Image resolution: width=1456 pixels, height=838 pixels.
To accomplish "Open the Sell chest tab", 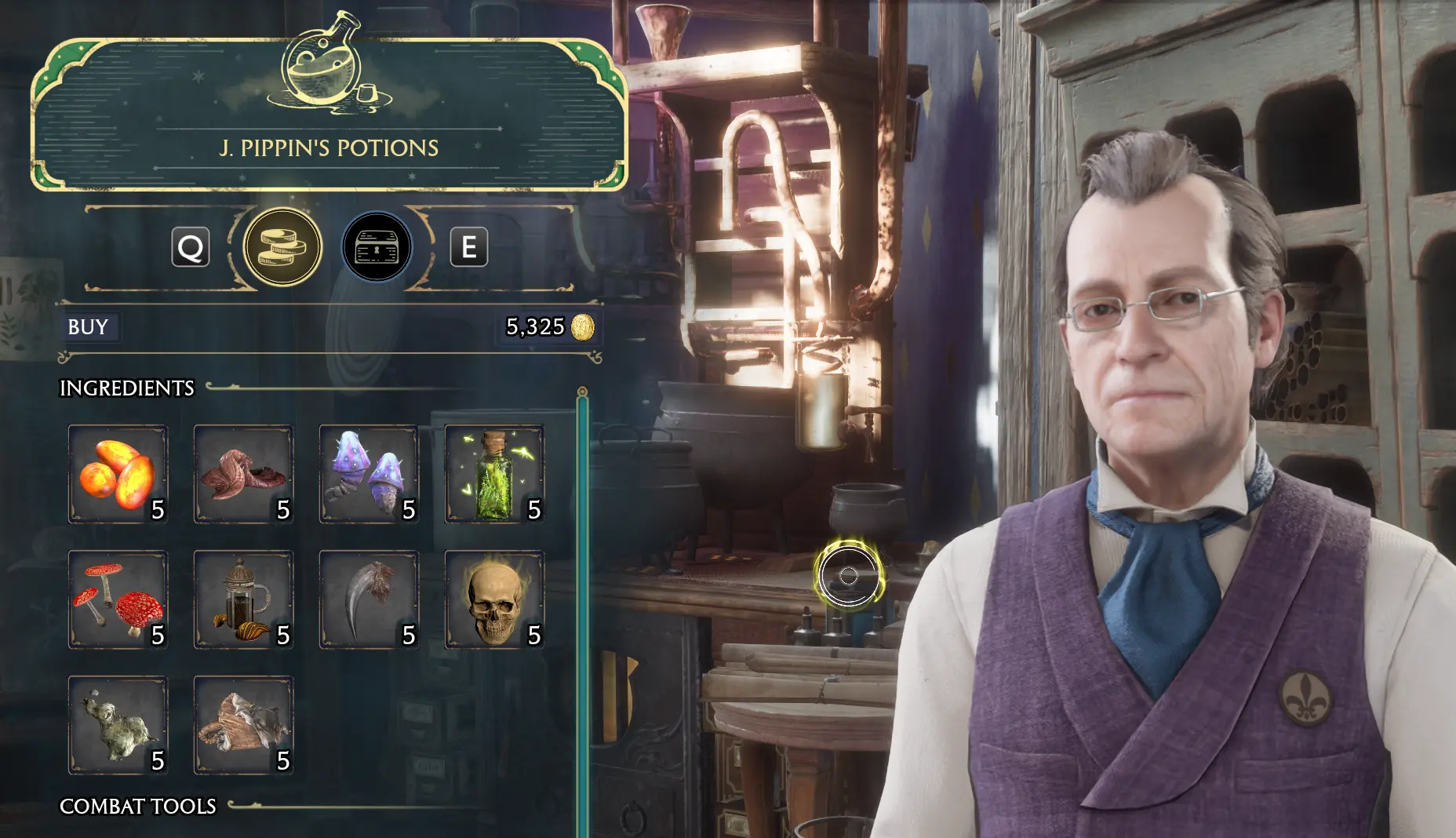I will (x=377, y=247).
